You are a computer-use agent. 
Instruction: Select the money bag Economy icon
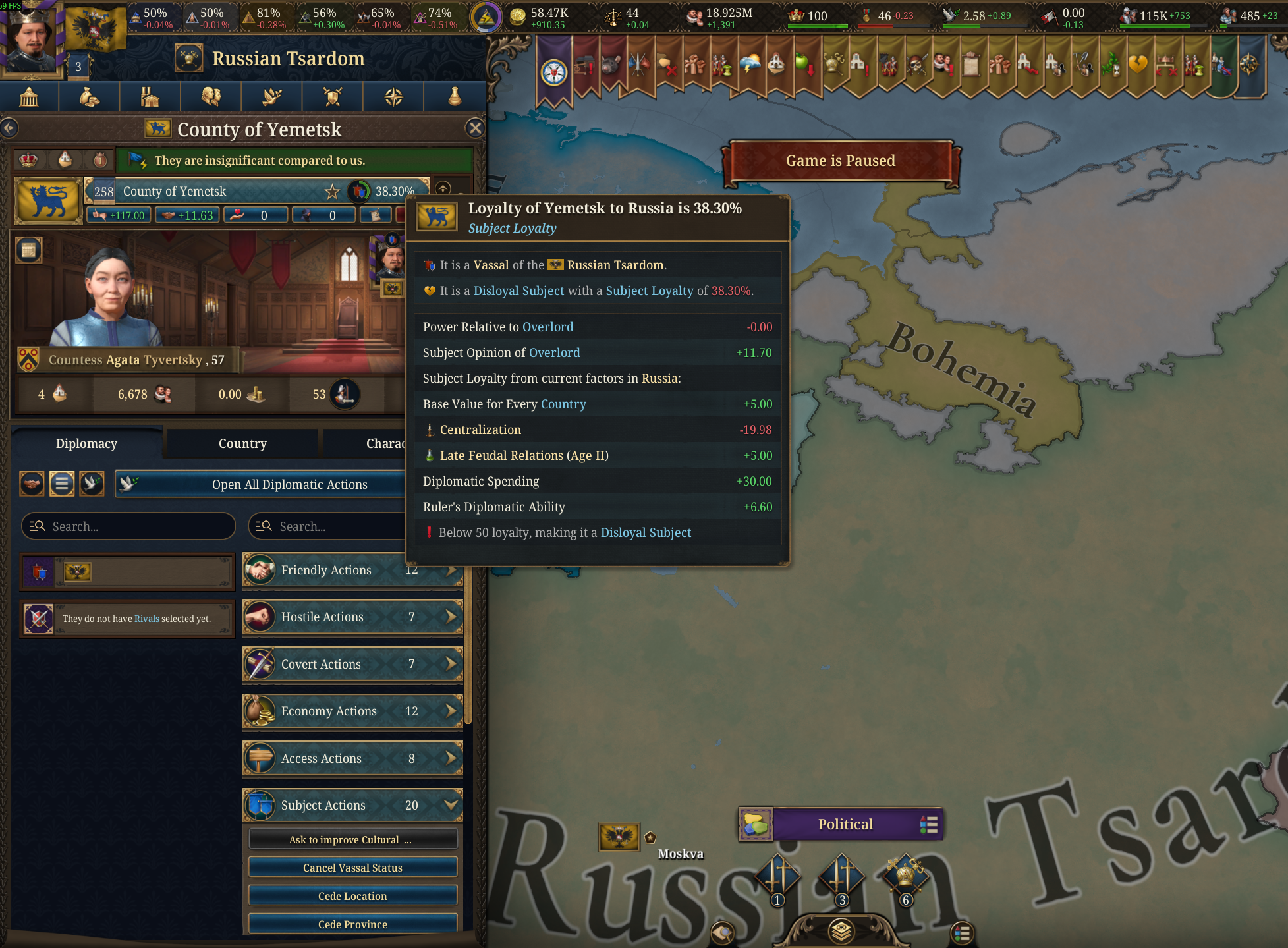point(90,96)
